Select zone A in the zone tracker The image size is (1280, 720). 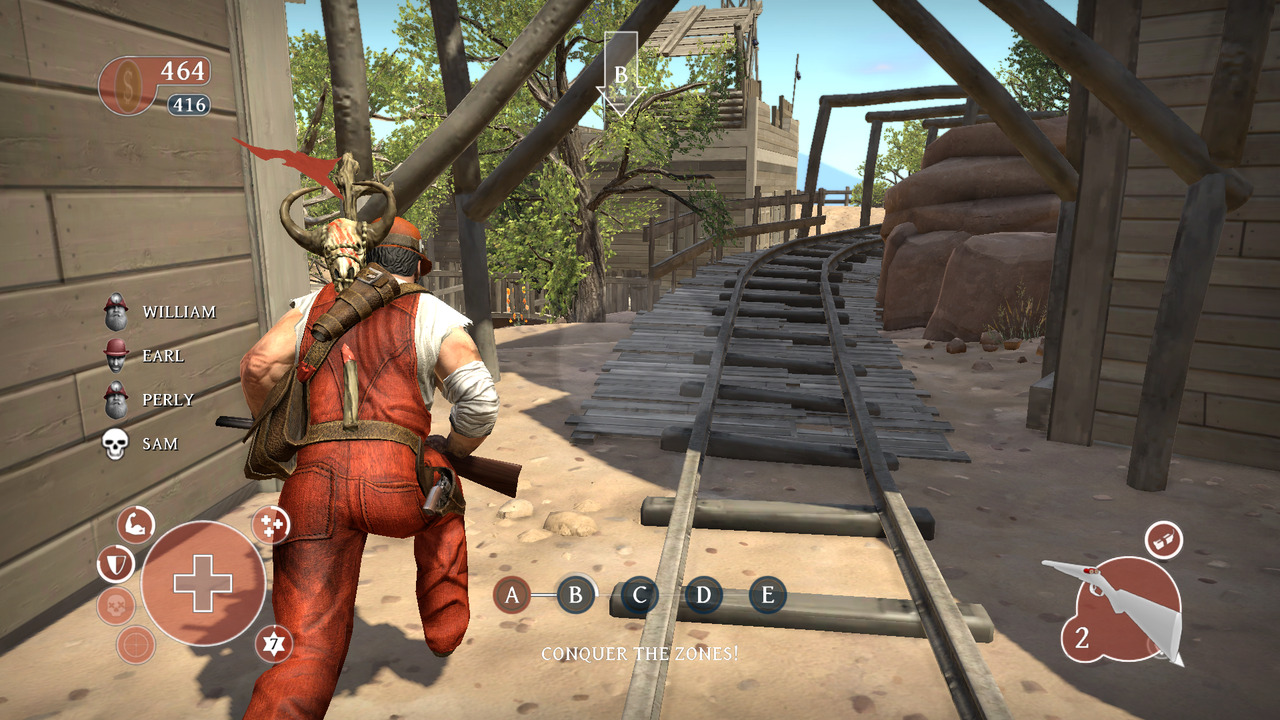pyautogui.click(x=512, y=597)
